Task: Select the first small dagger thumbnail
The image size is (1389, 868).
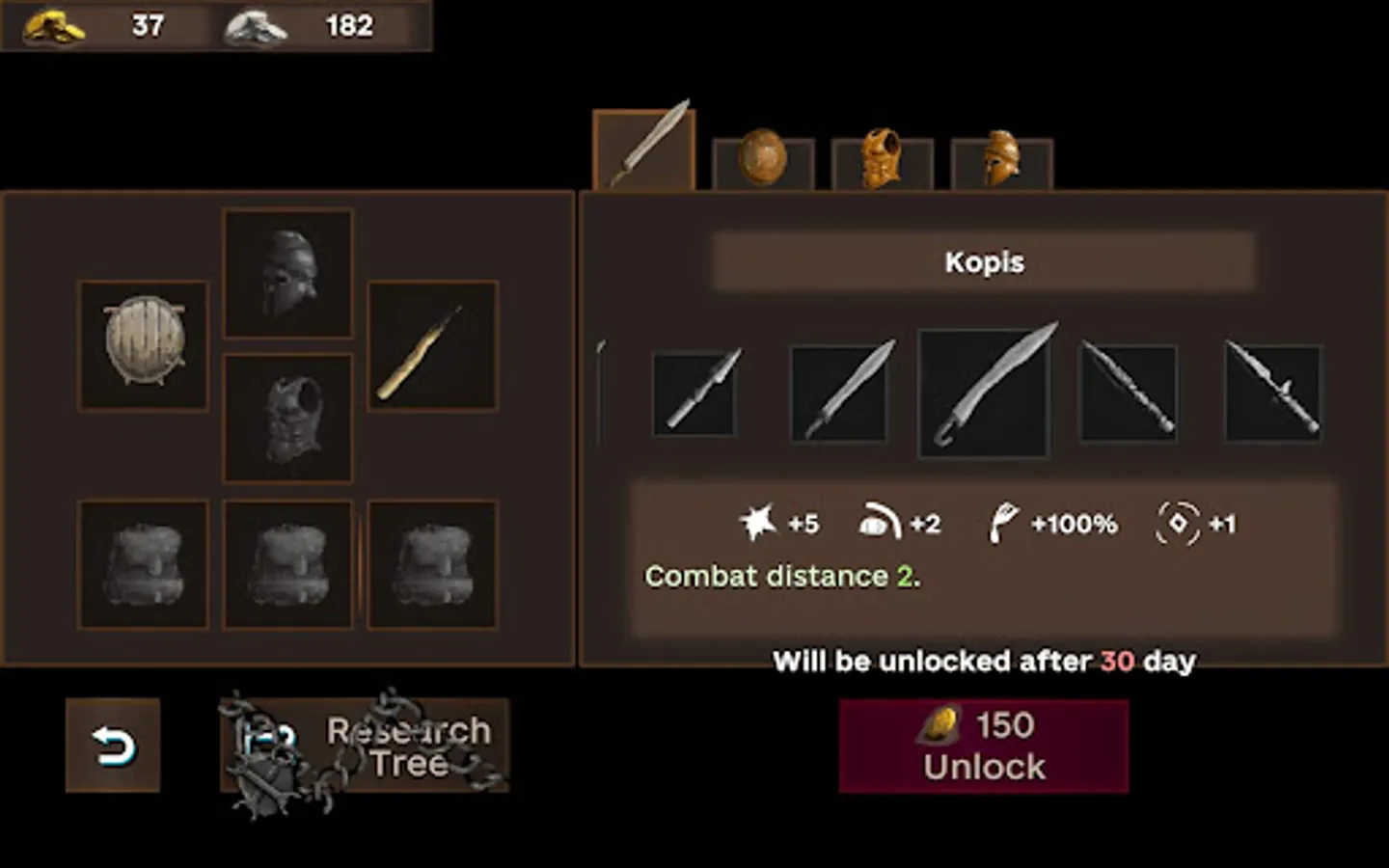Action: click(694, 393)
